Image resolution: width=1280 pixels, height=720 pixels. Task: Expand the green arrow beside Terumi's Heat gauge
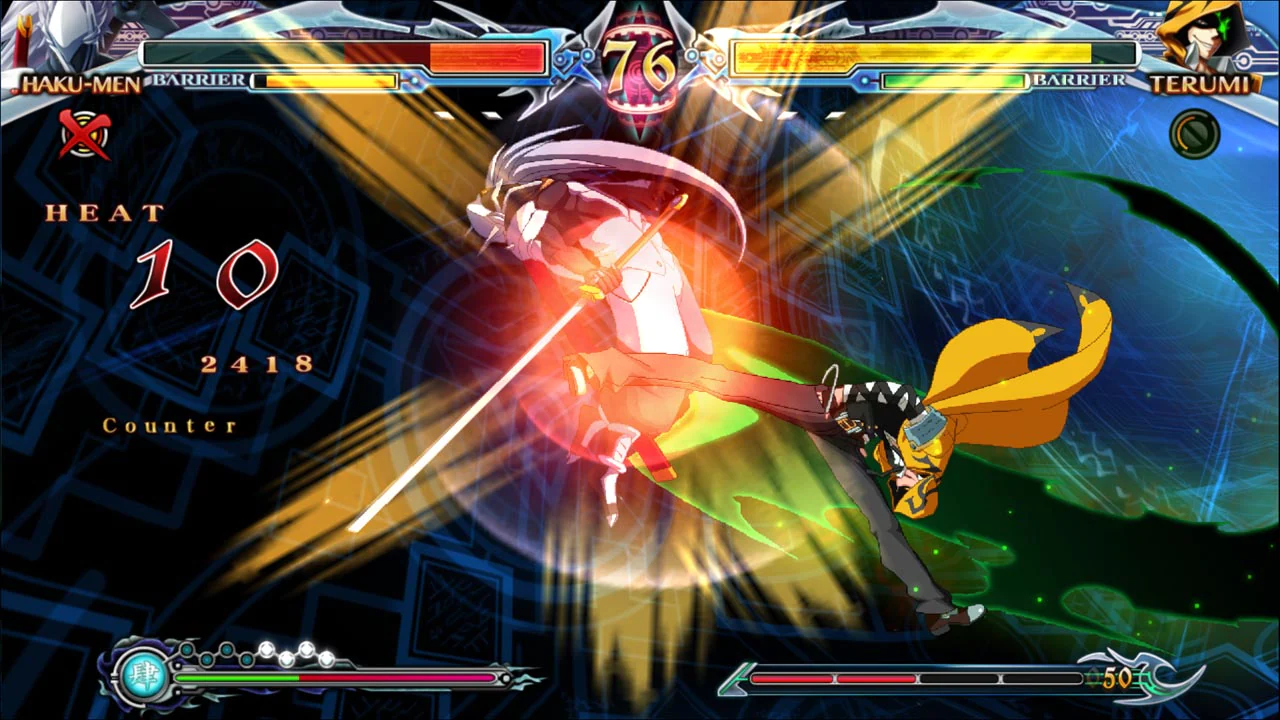[736, 679]
